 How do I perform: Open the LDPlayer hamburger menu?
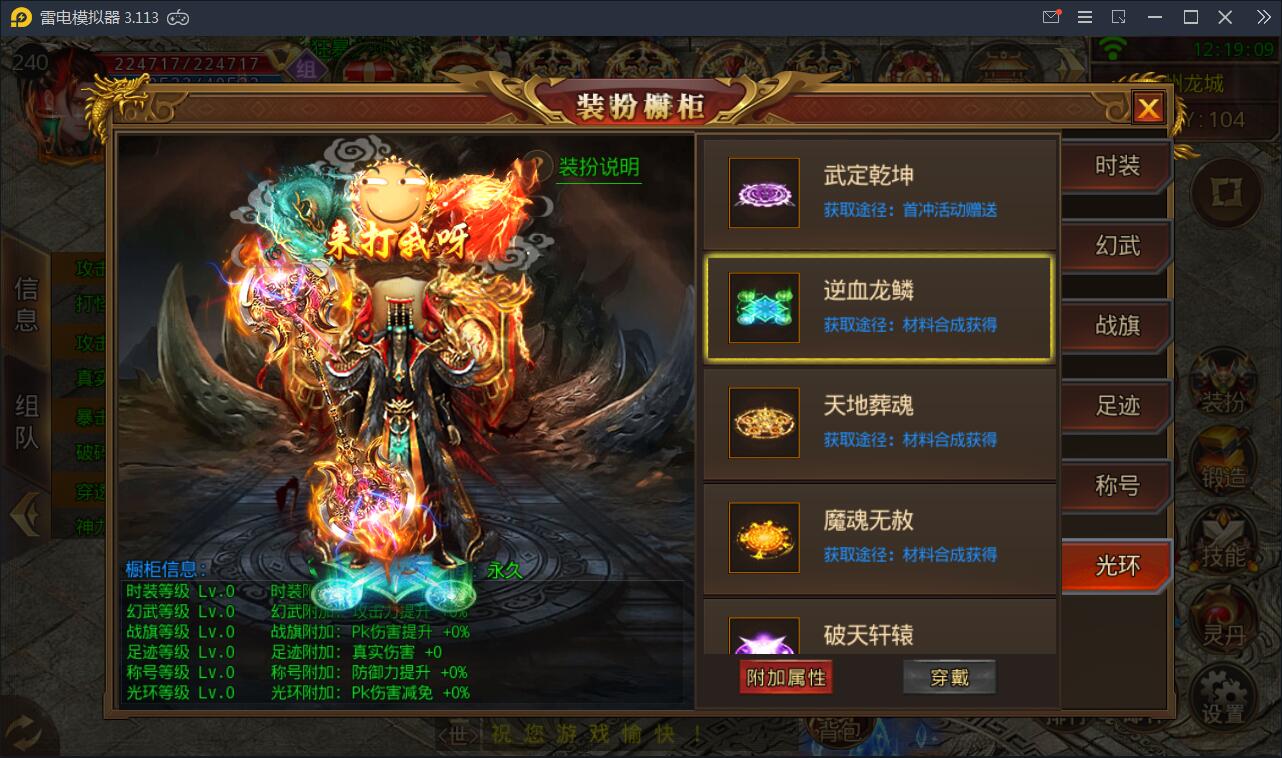click(x=1084, y=16)
